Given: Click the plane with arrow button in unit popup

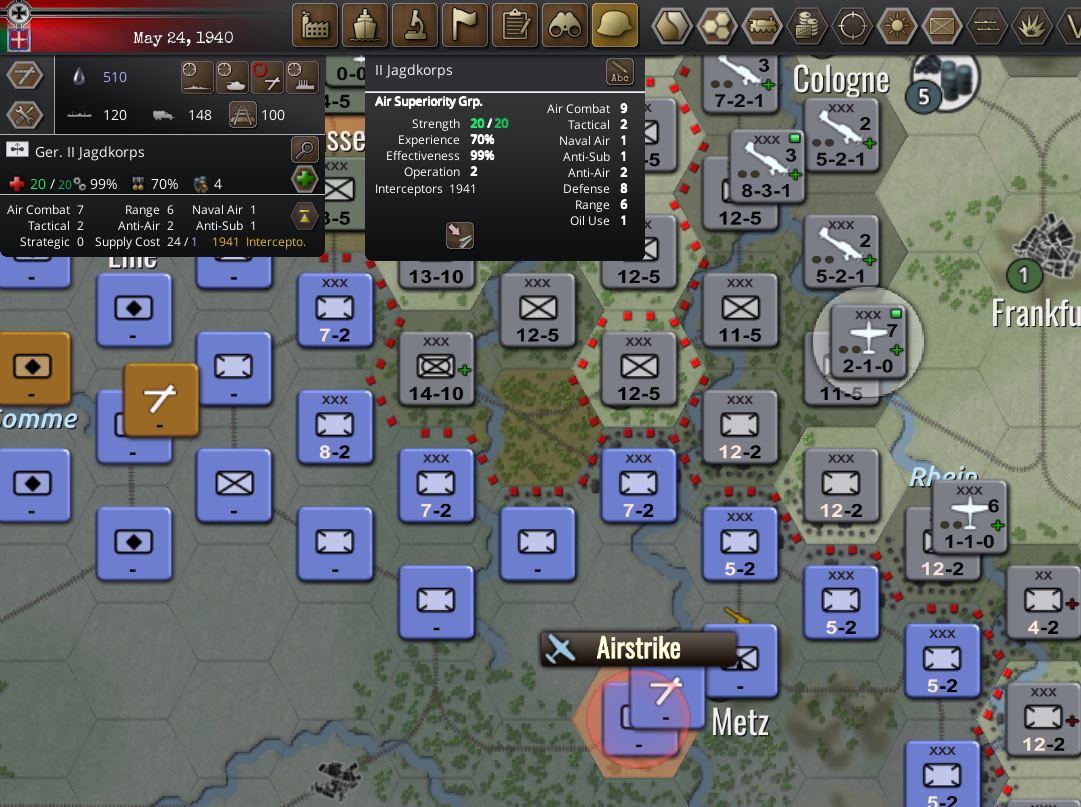Looking at the screenshot, I should click(459, 235).
